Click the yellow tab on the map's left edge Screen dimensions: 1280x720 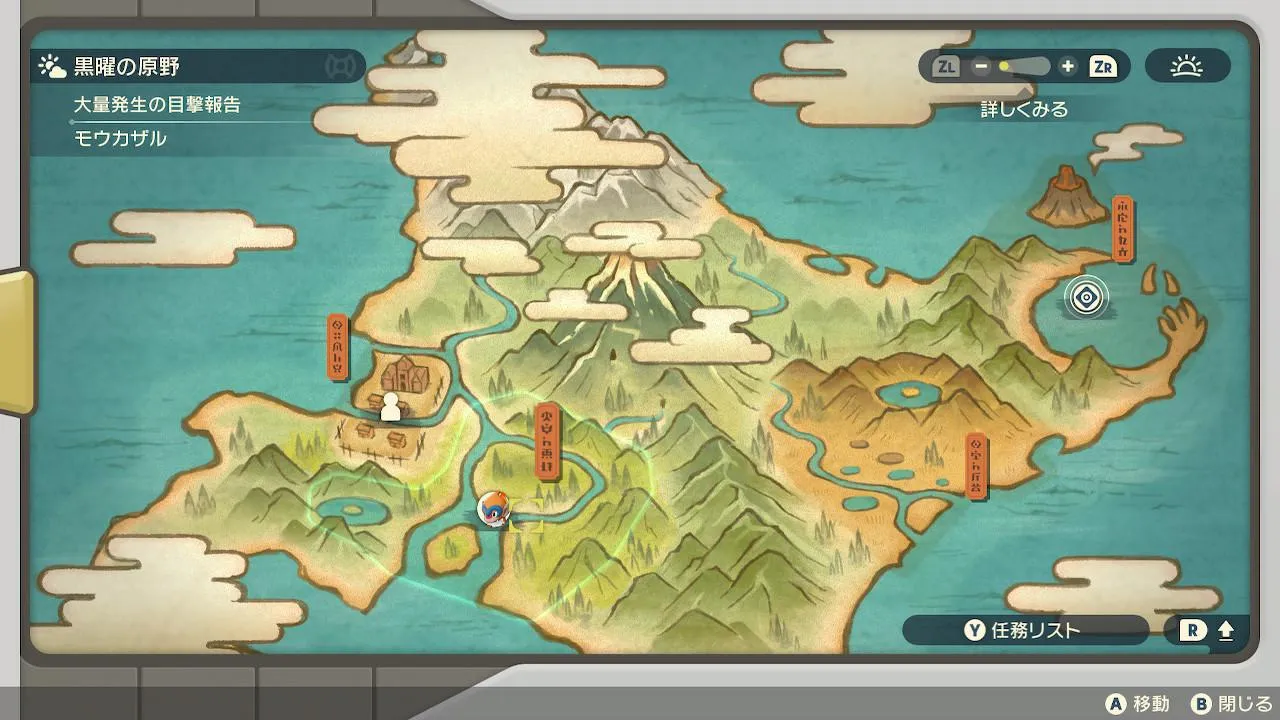pyautogui.click(x=17, y=341)
